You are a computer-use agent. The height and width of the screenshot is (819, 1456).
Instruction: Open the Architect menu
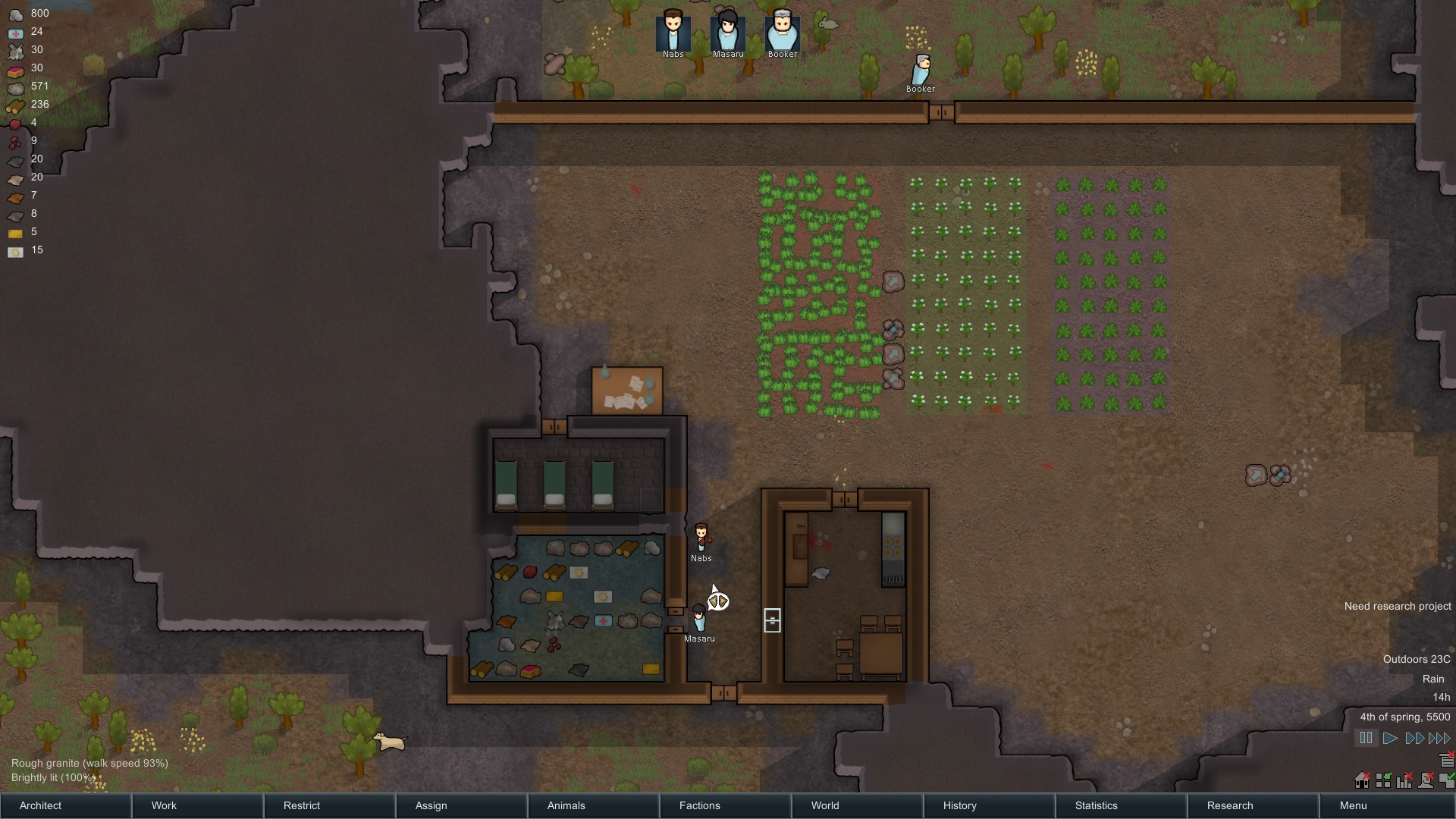(65, 805)
